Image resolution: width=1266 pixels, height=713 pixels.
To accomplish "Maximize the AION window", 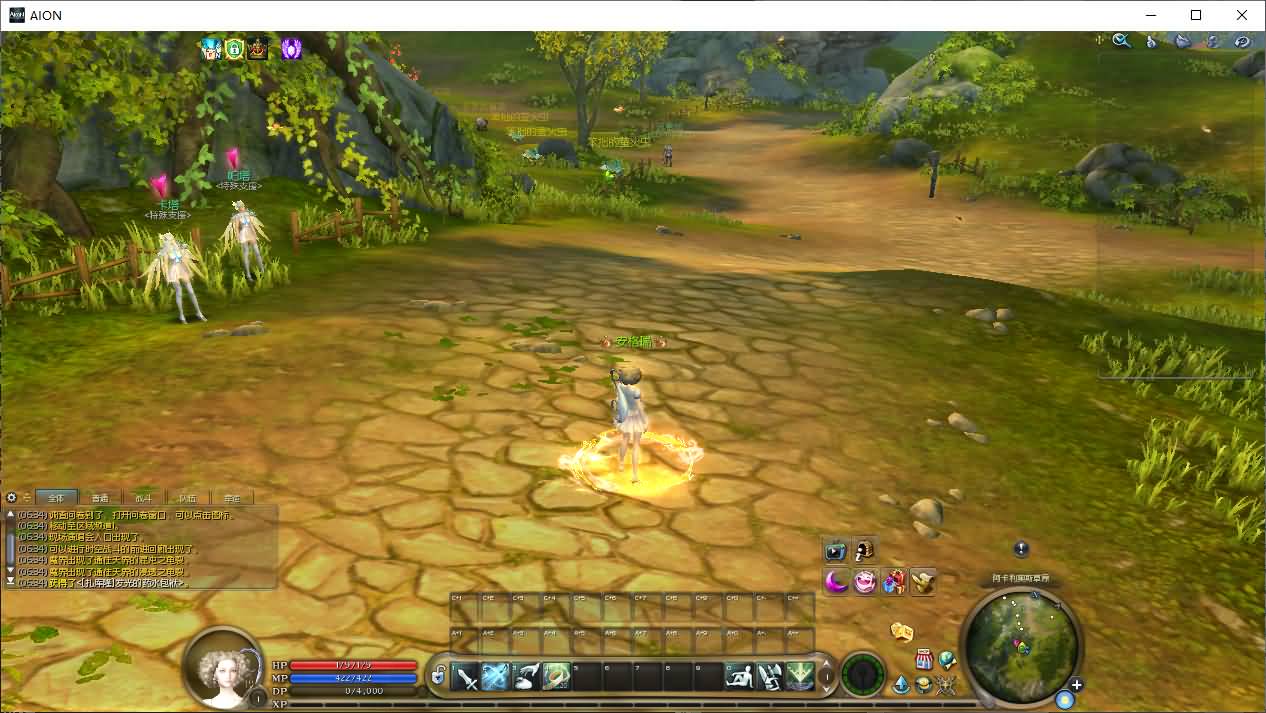I will click(x=1196, y=15).
